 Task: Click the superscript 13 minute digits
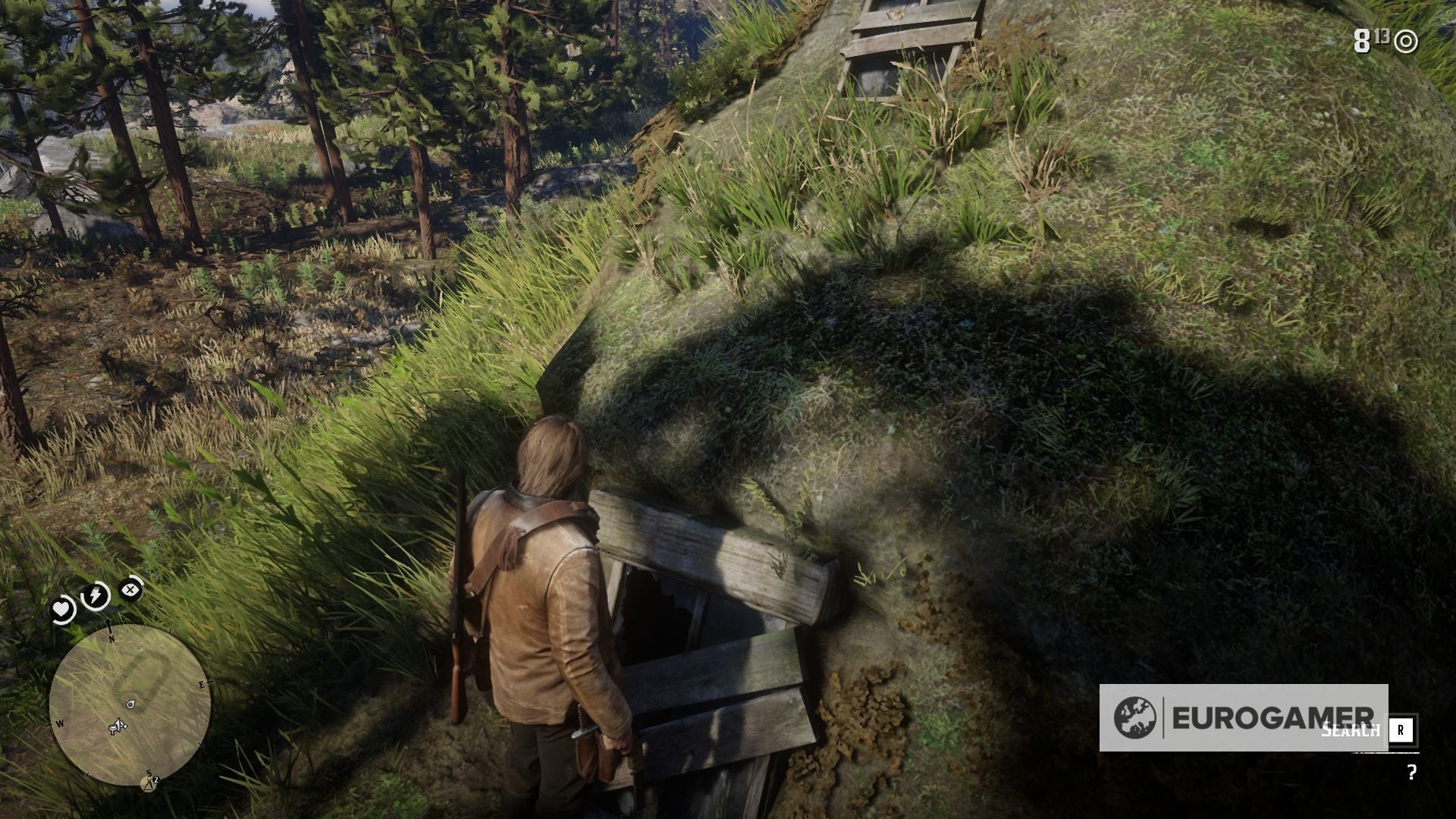point(1382,36)
